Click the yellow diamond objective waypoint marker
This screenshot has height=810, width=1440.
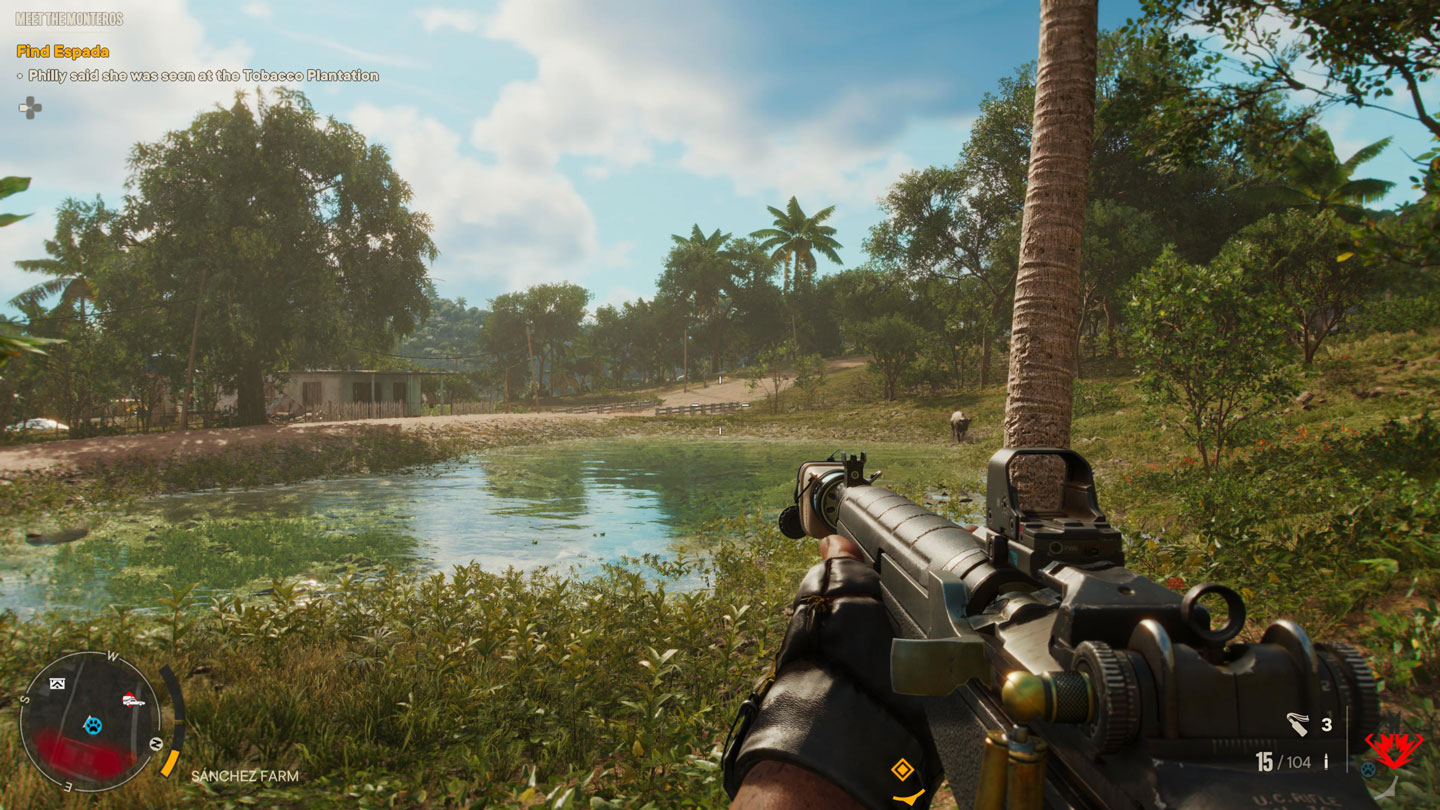pos(902,769)
